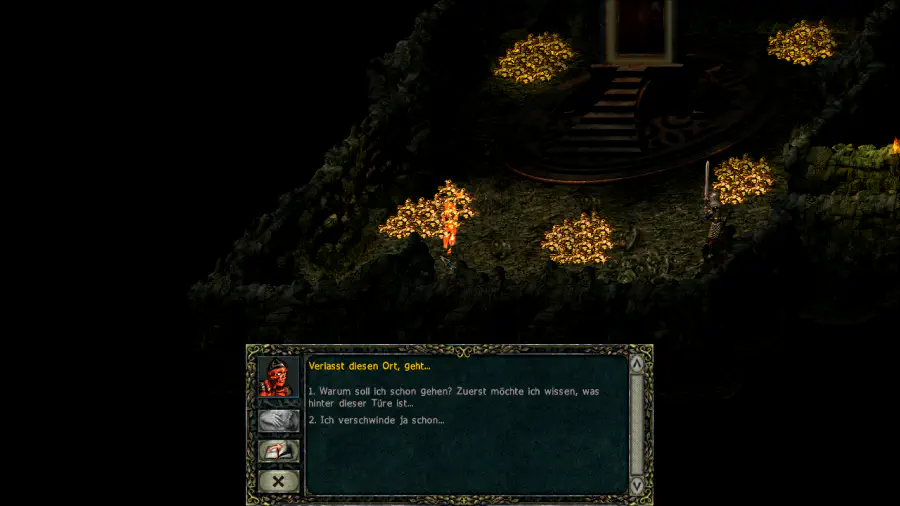This screenshot has height=506, width=900.
Task: Open the dialogue log book icon
Action: [279, 451]
